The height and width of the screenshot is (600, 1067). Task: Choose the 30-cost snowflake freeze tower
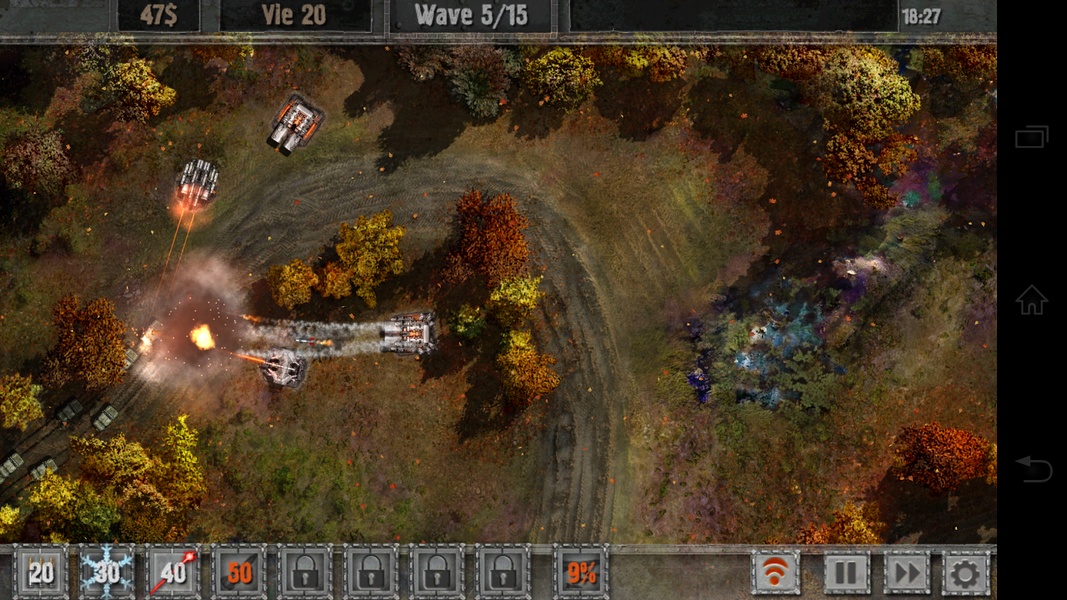pyautogui.click(x=106, y=572)
